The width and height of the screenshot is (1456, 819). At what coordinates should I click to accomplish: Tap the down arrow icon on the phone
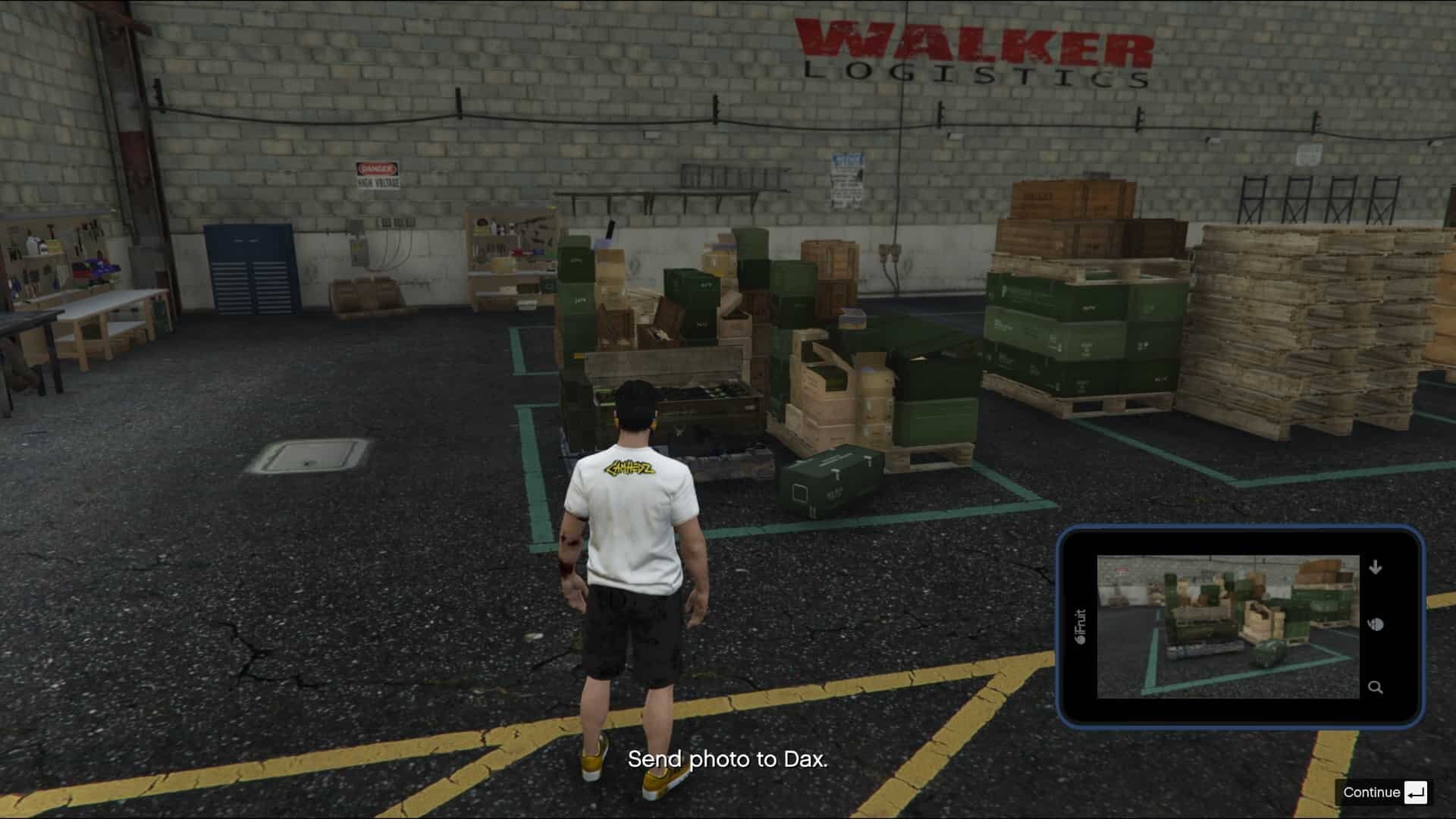[1376, 567]
